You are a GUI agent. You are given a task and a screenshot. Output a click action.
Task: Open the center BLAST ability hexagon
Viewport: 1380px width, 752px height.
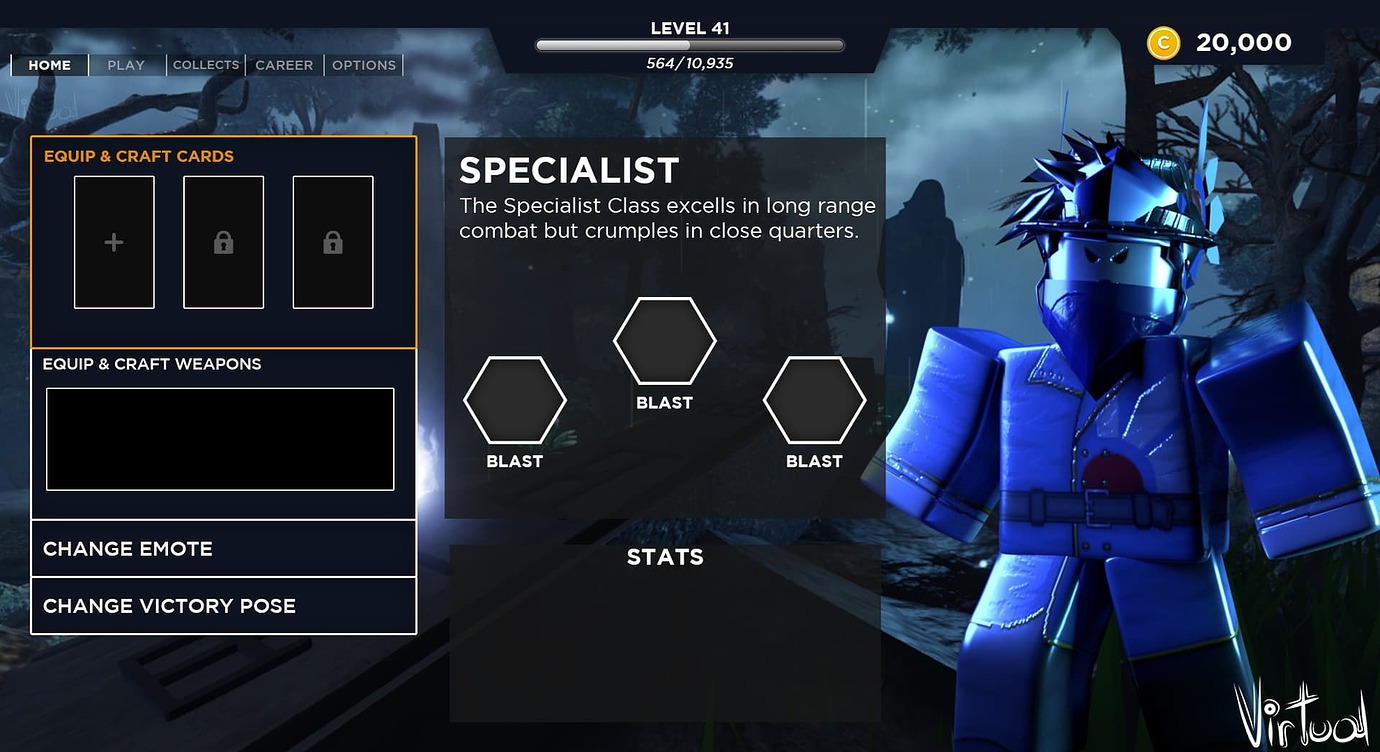(664, 341)
